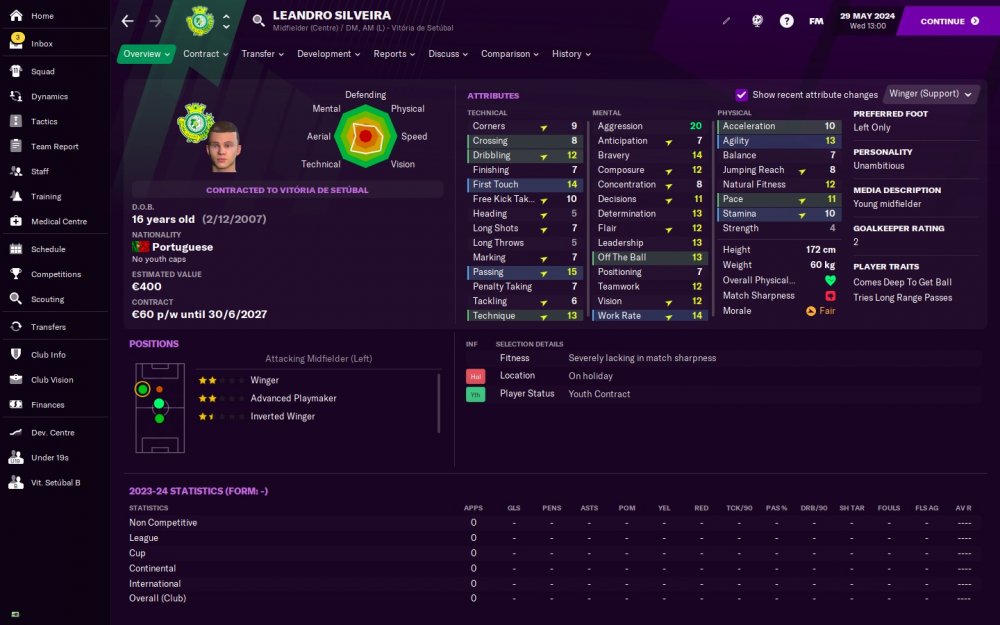View the Finances screen
The width and height of the screenshot is (1000, 625).
(47, 405)
